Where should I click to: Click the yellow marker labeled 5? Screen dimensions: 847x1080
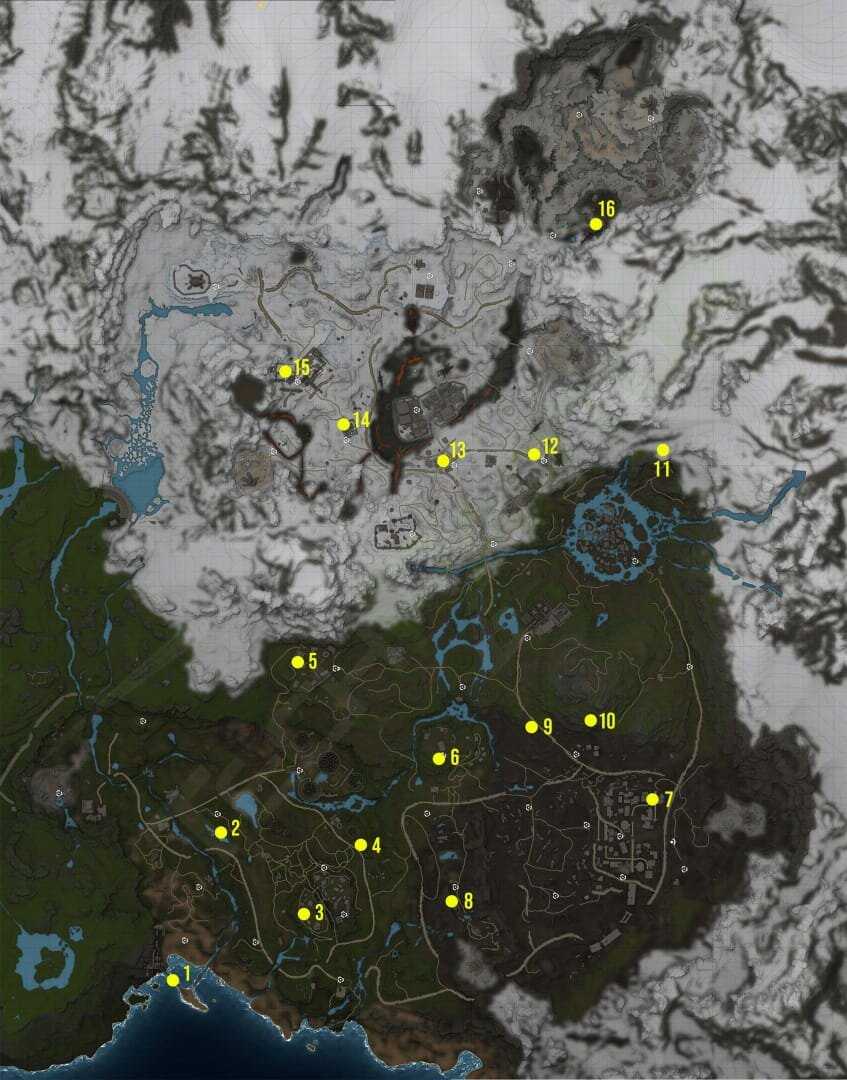tap(297, 662)
